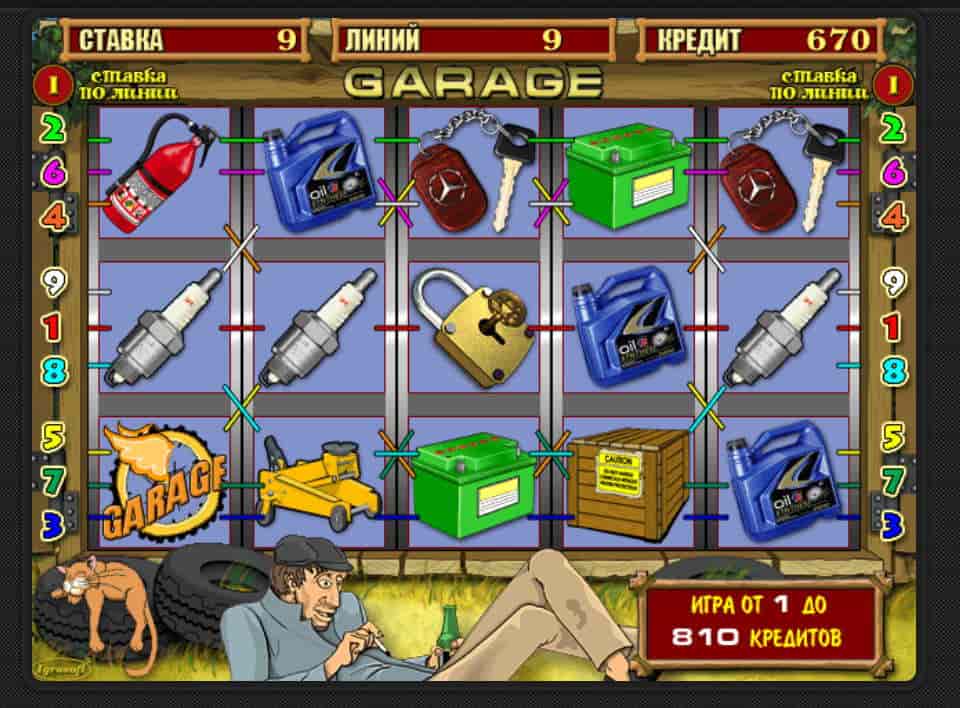Select the yellow payline 5 marker on the right
The height and width of the screenshot is (708, 960).
tap(892, 437)
